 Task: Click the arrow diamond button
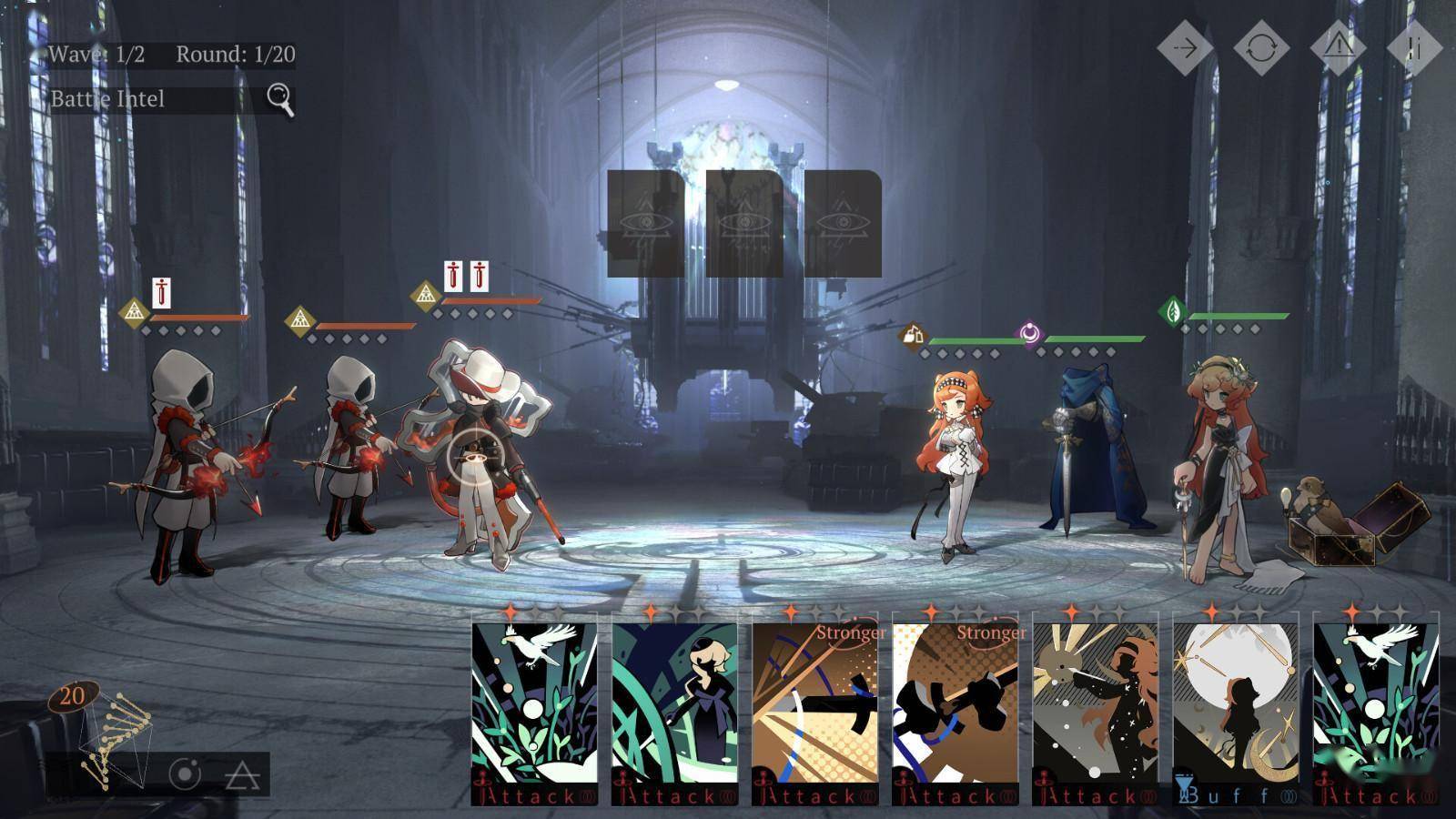point(1184,47)
